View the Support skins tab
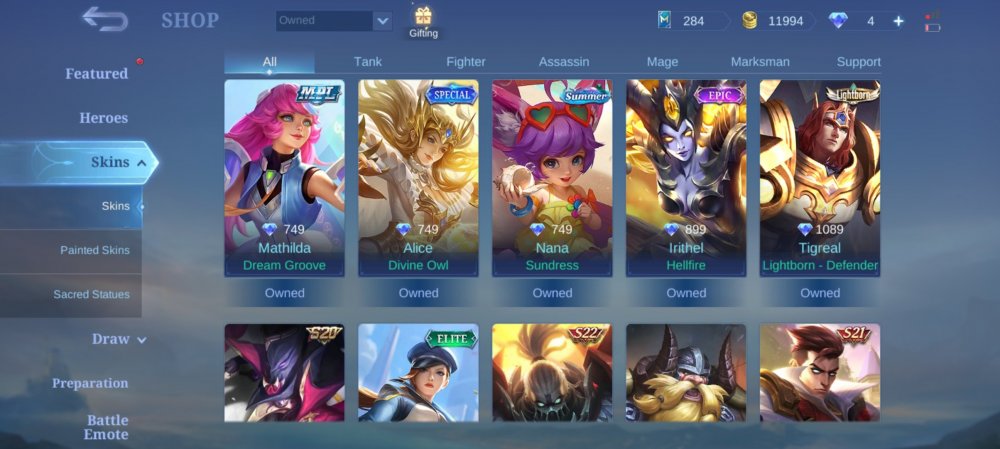Screen dimensions: 1000x449 point(858,62)
